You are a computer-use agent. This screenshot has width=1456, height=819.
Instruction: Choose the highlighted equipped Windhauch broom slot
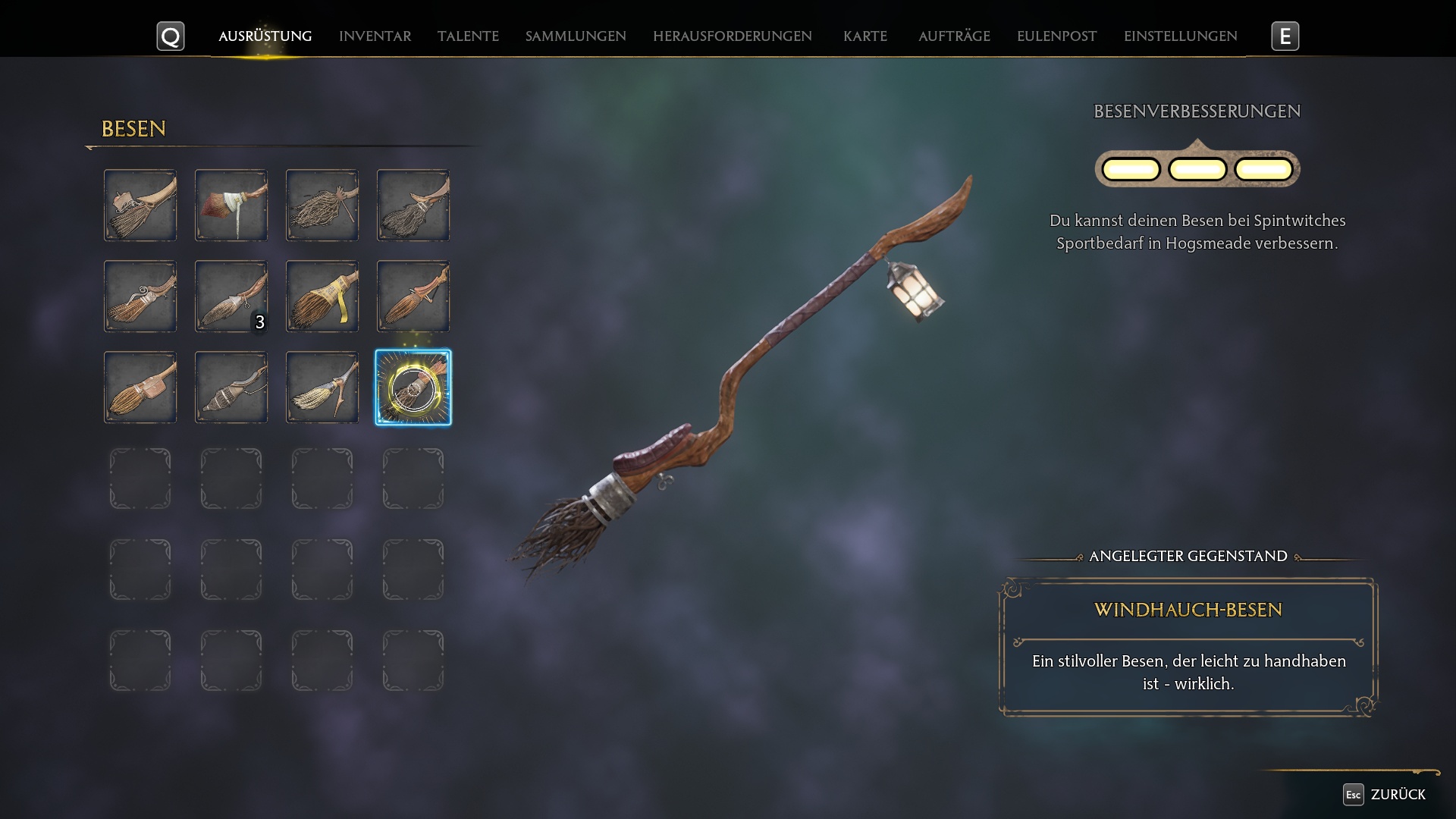point(413,388)
